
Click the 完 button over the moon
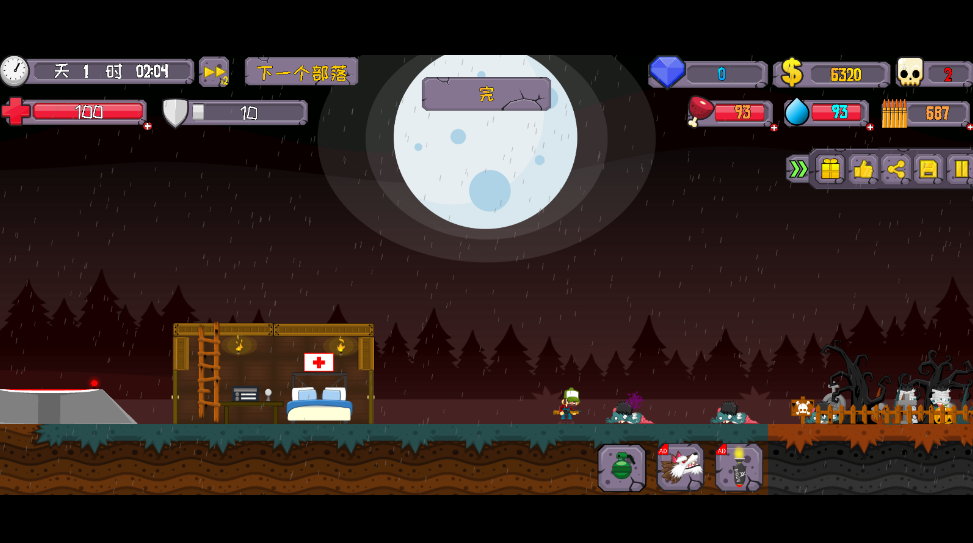point(486,94)
